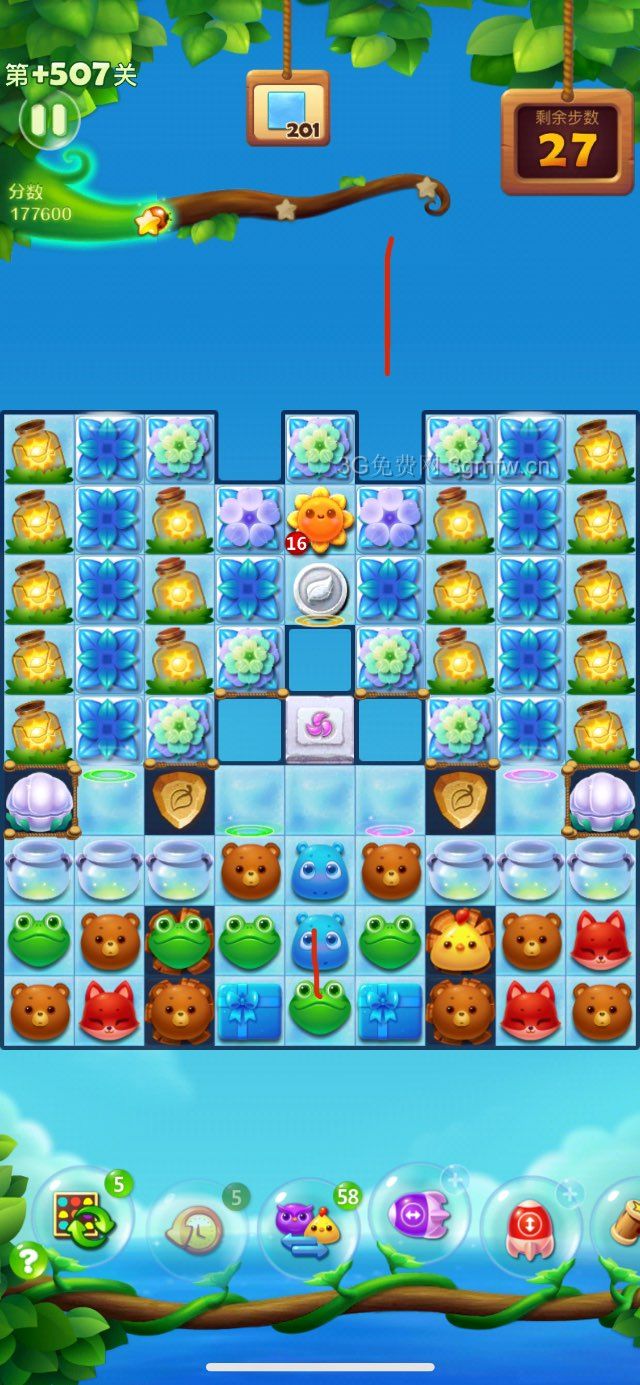Open the question mark help button
The width and height of the screenshot is (640, 1385).
[28, 1262]
